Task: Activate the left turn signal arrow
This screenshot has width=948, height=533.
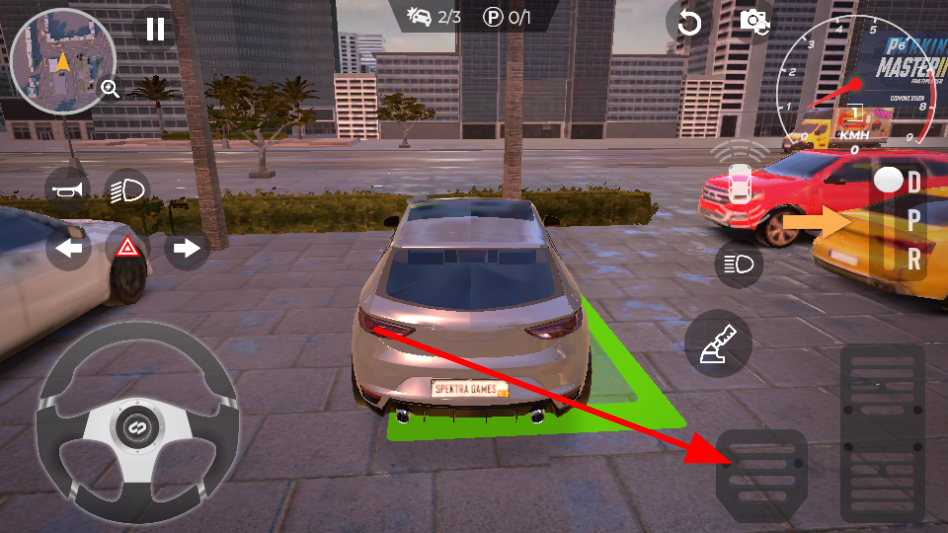Action: tap(68, 248)
